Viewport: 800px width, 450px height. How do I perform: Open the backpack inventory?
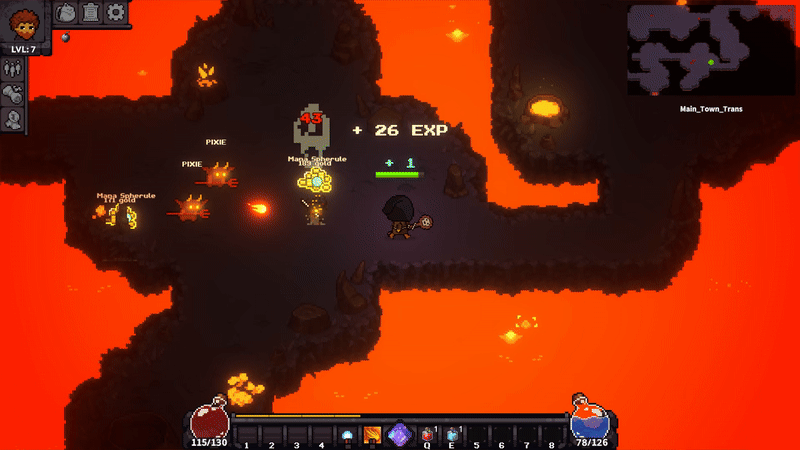click(65, 13)
